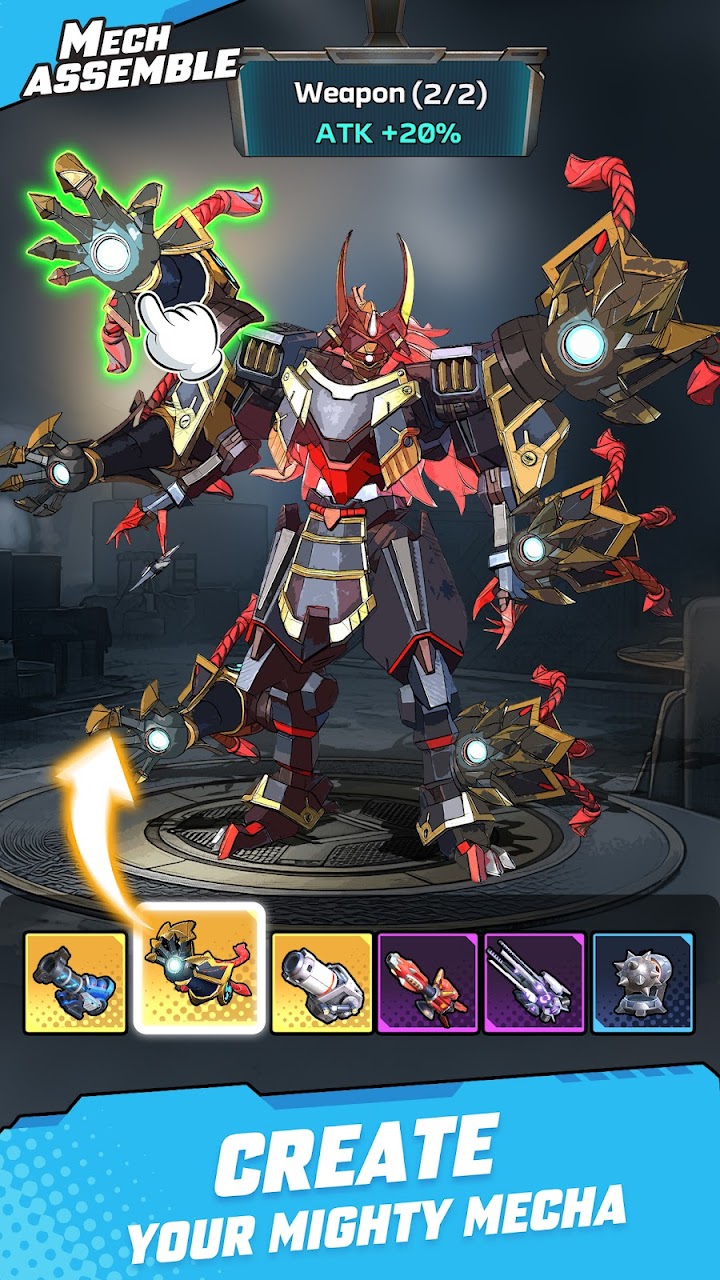
Task: Pick the white barrel cannon weapon slot
Action: click(x=322, y=982)
